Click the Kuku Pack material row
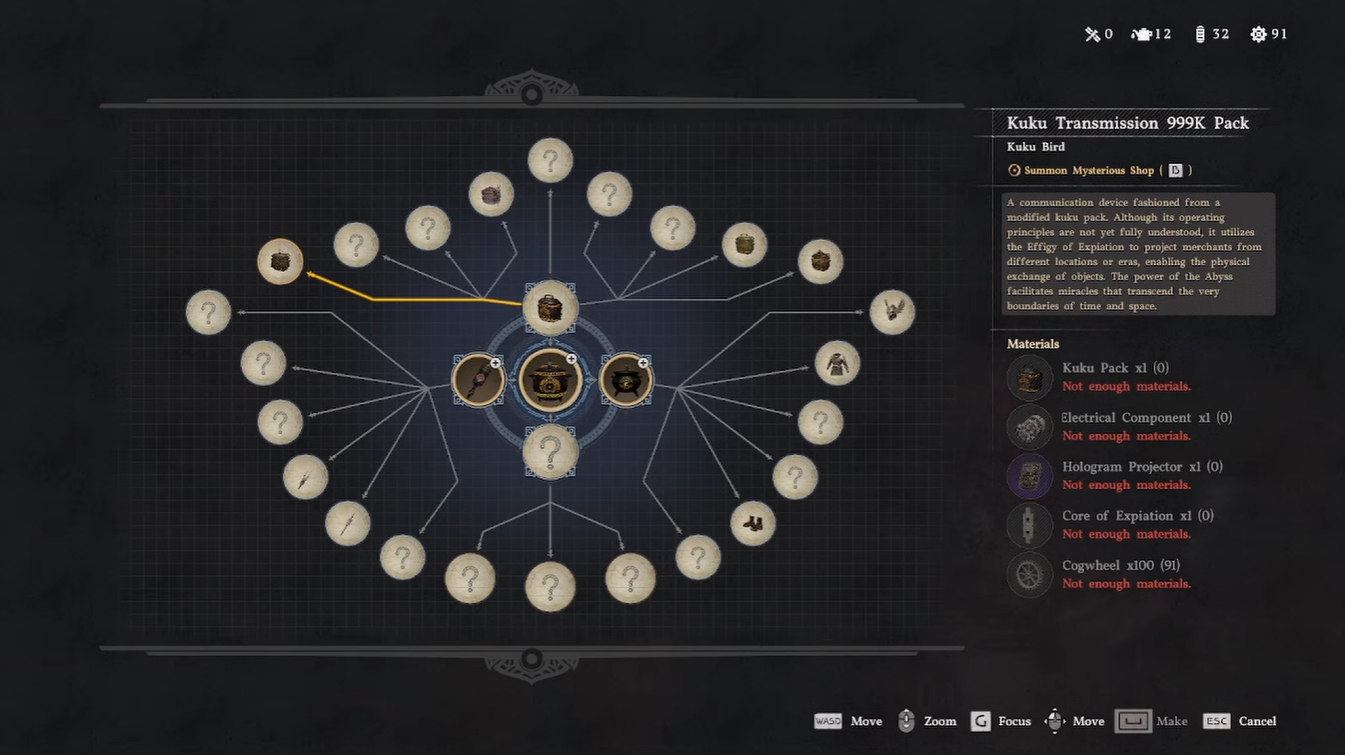Viewport: 1345px width, 755px height. click(1115, 377)
